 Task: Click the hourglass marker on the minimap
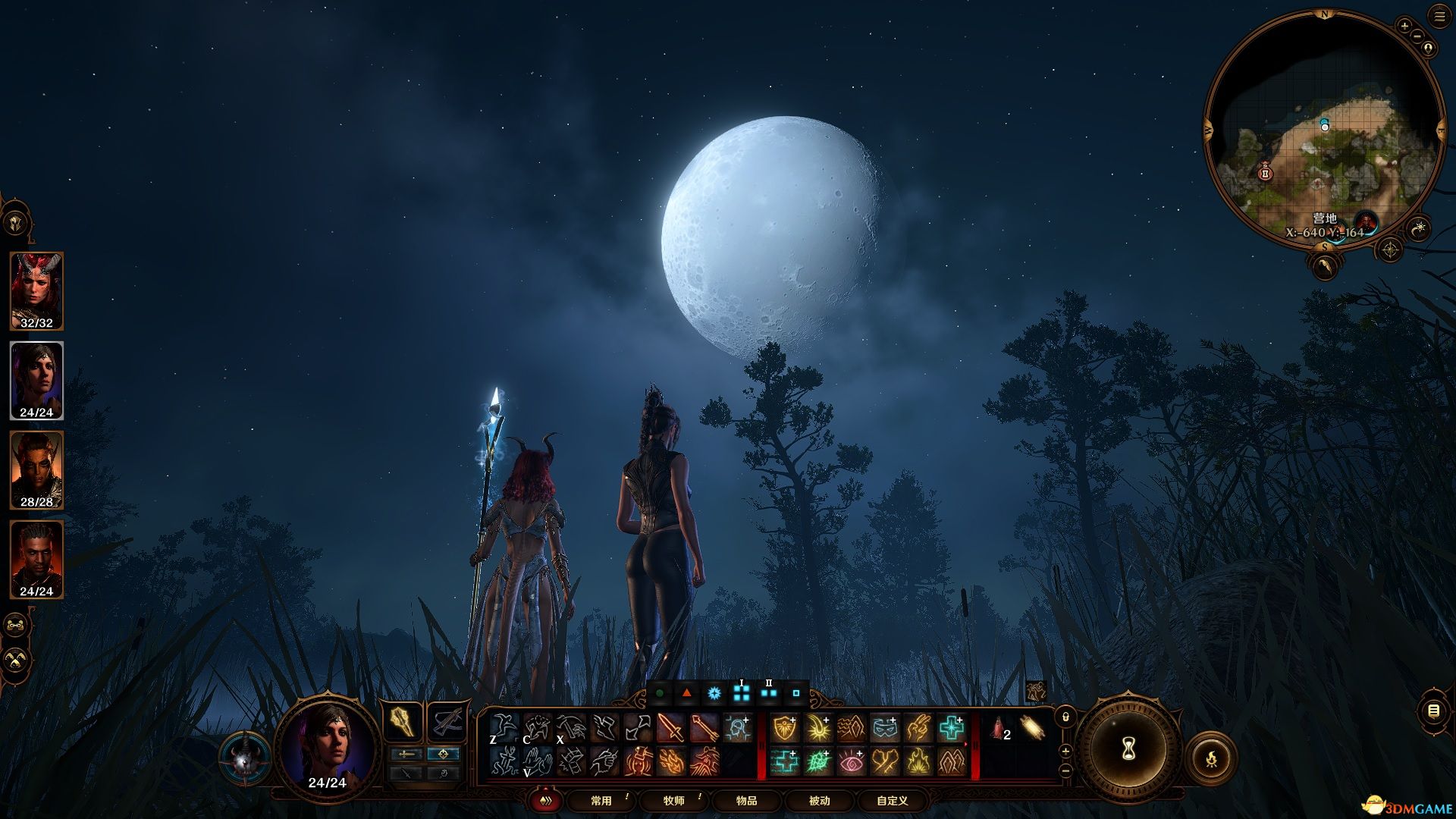1265,173
